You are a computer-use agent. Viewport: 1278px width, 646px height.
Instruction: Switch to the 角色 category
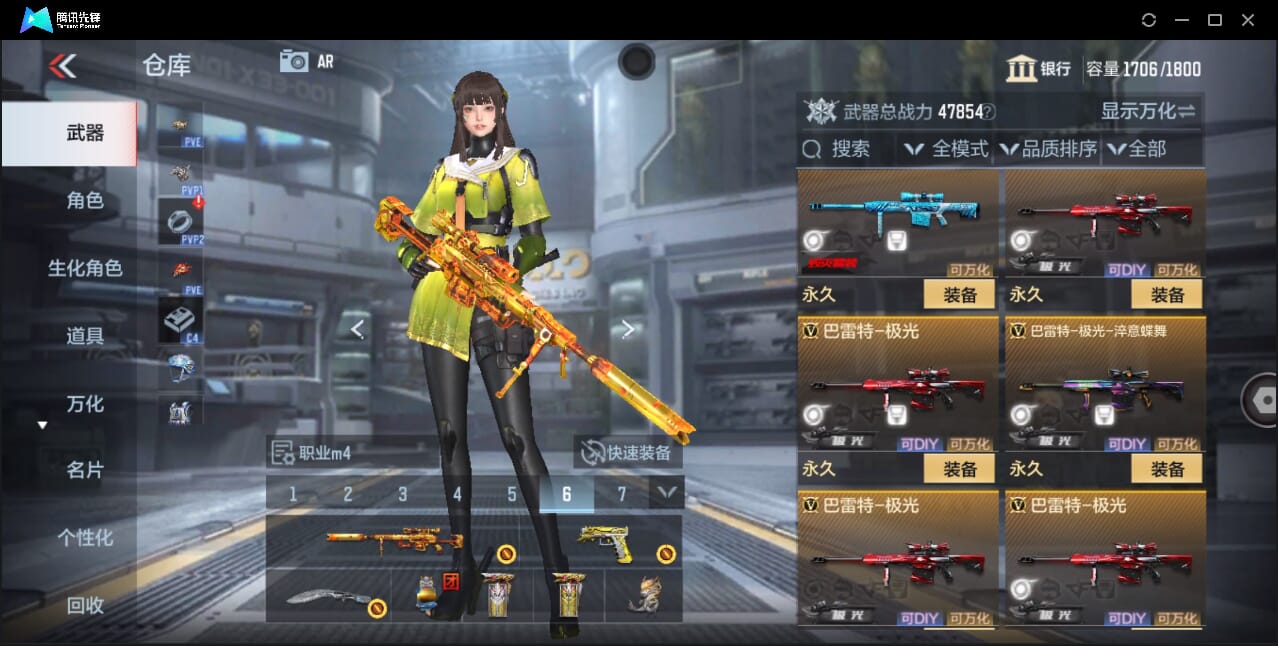pyautogui.click(x=85, y=201)
